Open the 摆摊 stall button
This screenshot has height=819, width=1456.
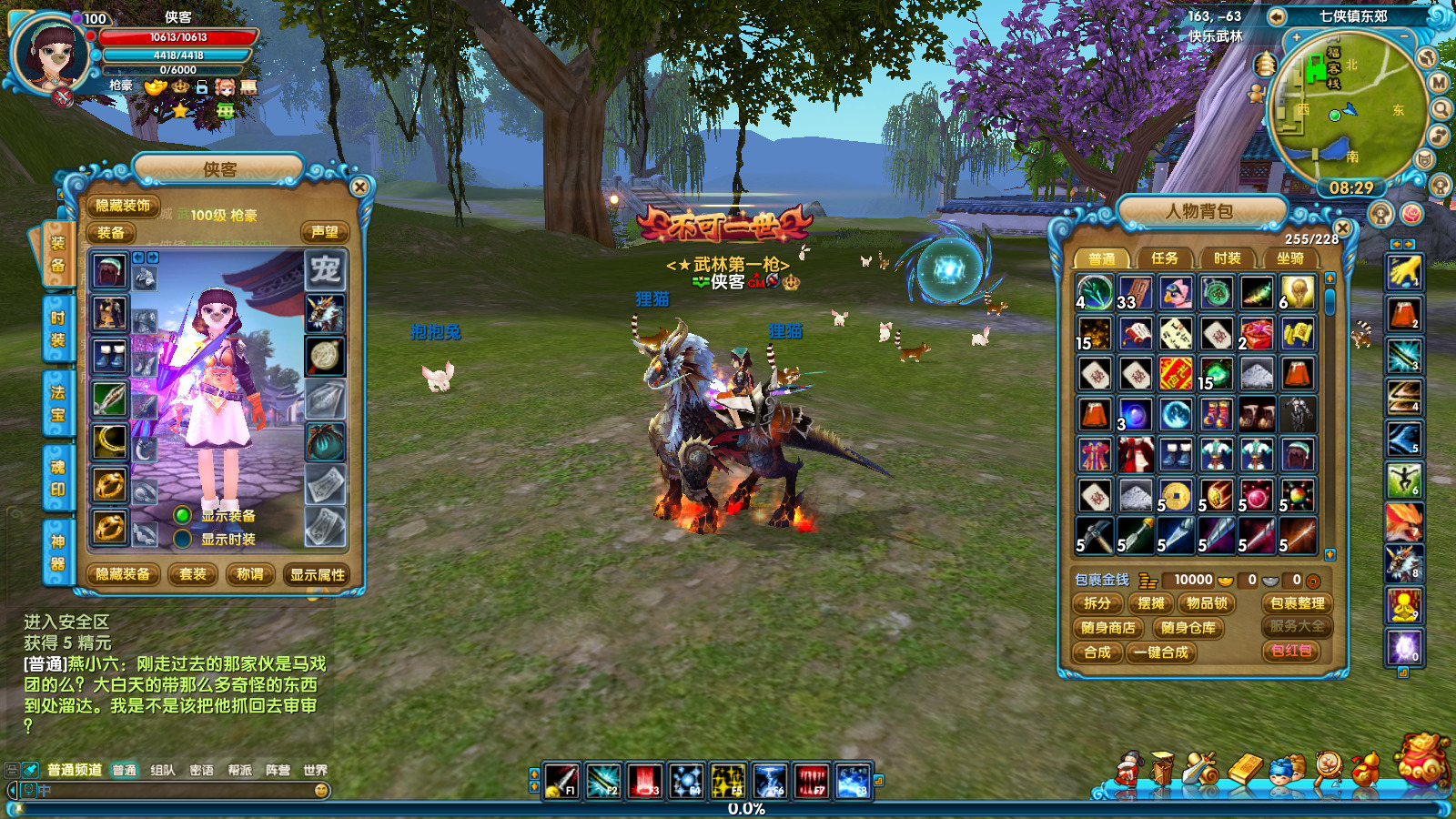(1151, 603)
